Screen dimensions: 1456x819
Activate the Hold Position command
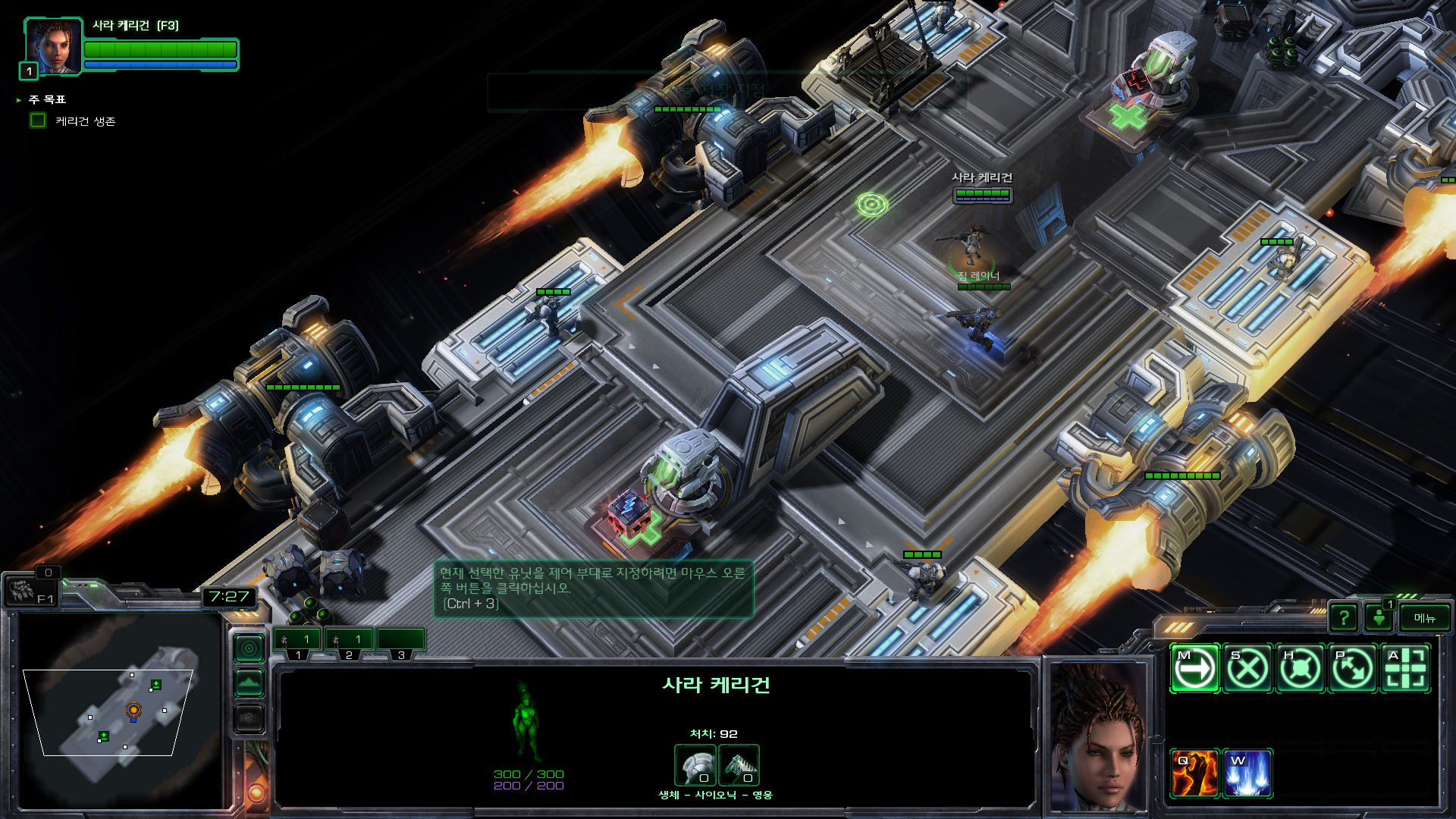pos(1301,669)
